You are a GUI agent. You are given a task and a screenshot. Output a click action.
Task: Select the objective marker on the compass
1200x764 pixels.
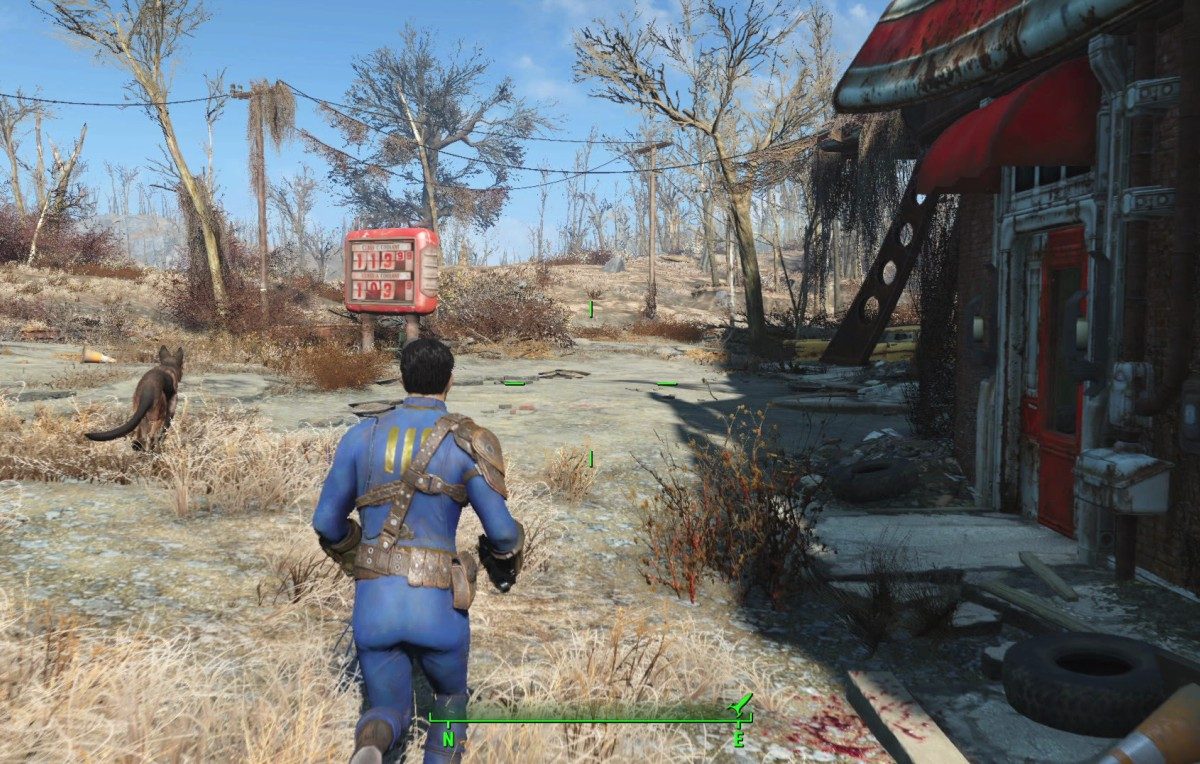tap(741, 705)
